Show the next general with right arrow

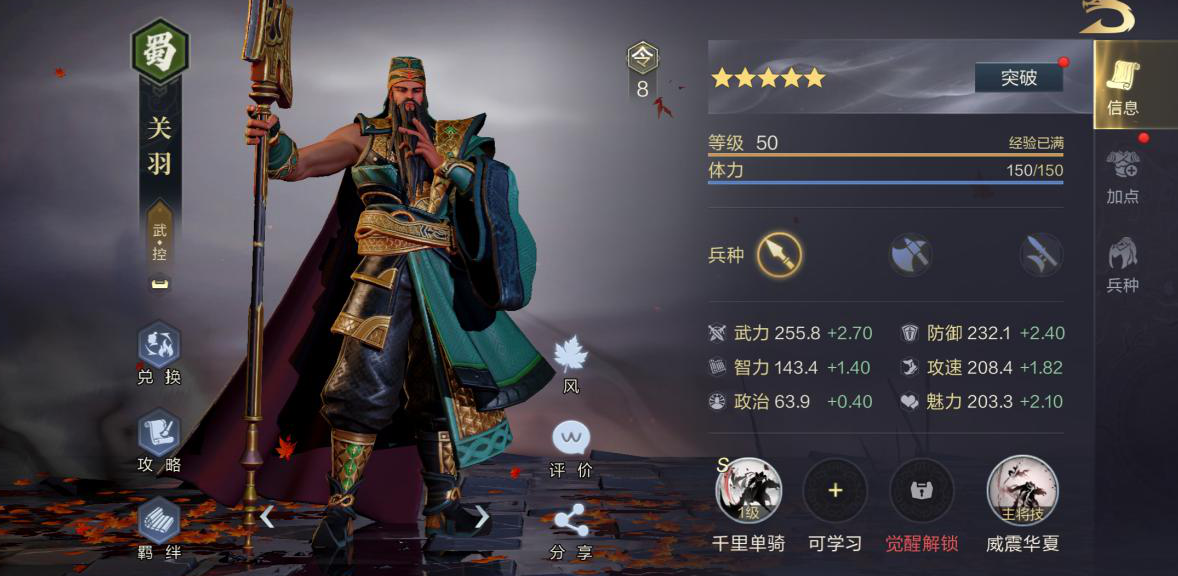(x=482, y=516)
